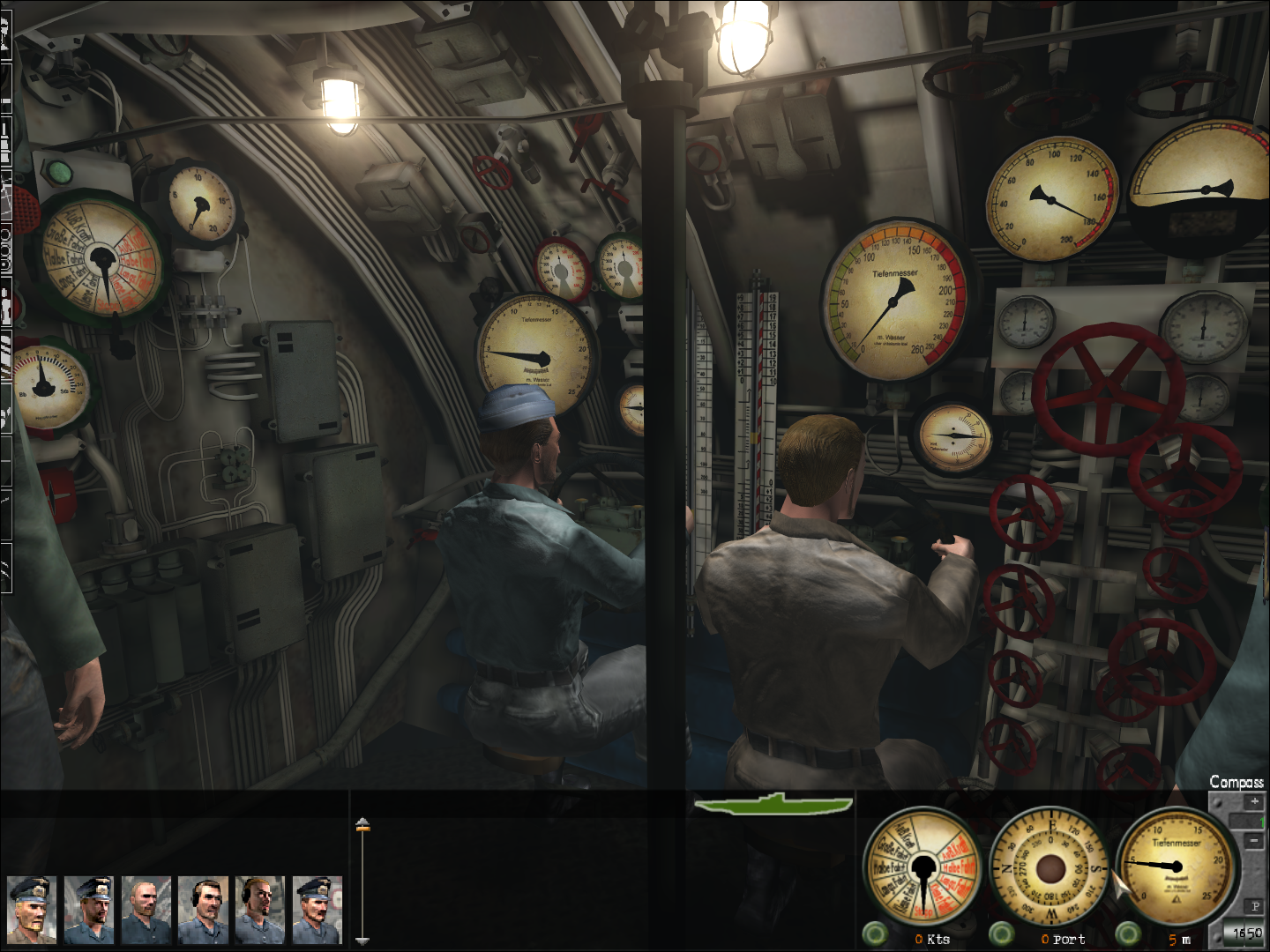Click the green button beside the depth readout

coord(1128,933)
